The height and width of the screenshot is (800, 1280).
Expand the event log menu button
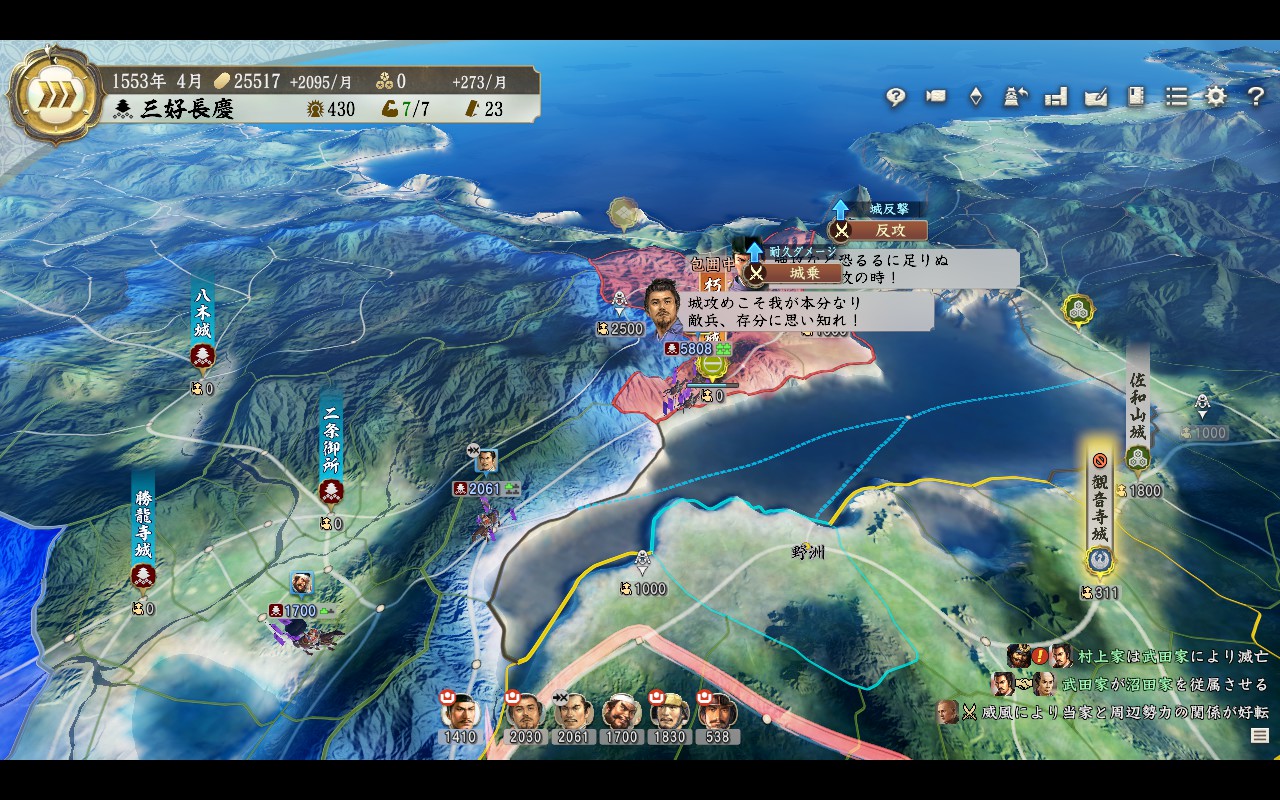pos(1260,736)
